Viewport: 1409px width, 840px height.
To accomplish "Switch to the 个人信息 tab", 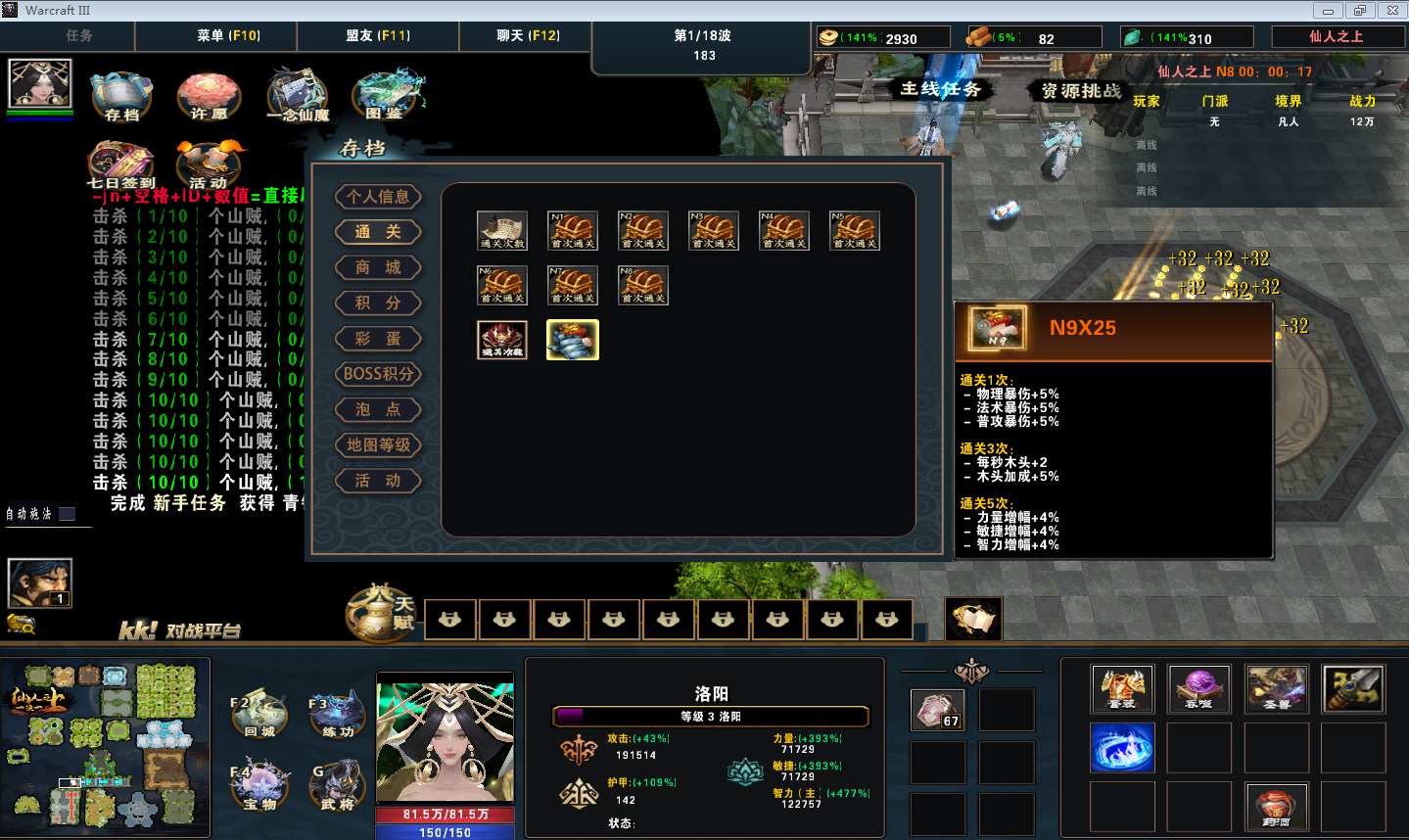I will pyautogui.click(x=378, y=197).
